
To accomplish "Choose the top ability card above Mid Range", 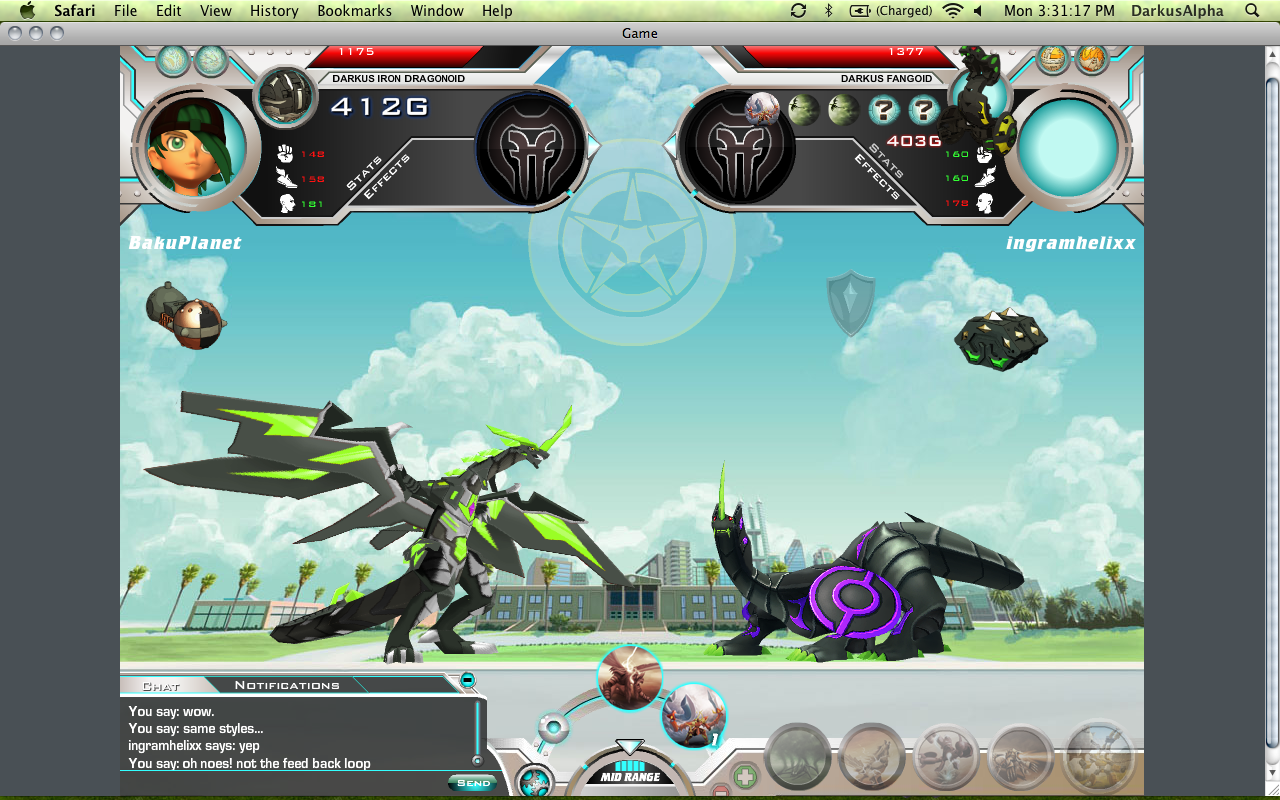I will (630, 678).
